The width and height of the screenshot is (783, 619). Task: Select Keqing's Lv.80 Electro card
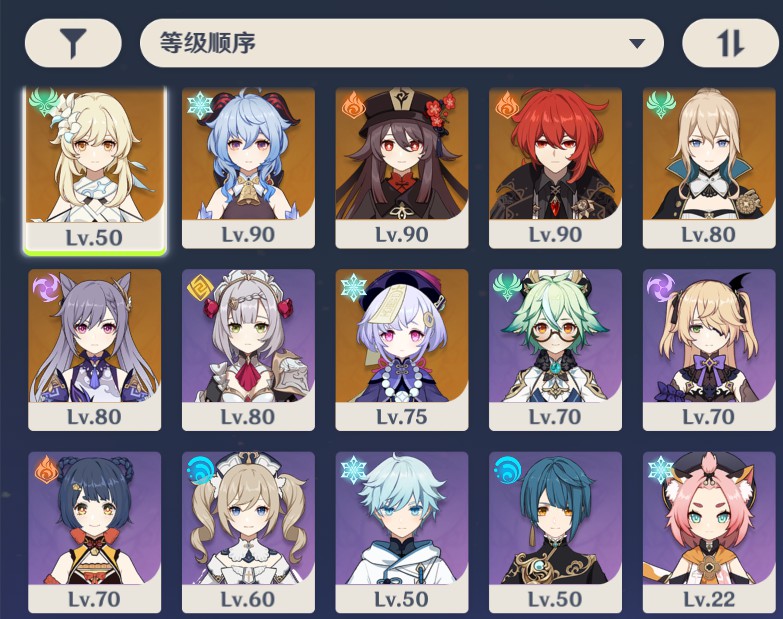point(95,348)
